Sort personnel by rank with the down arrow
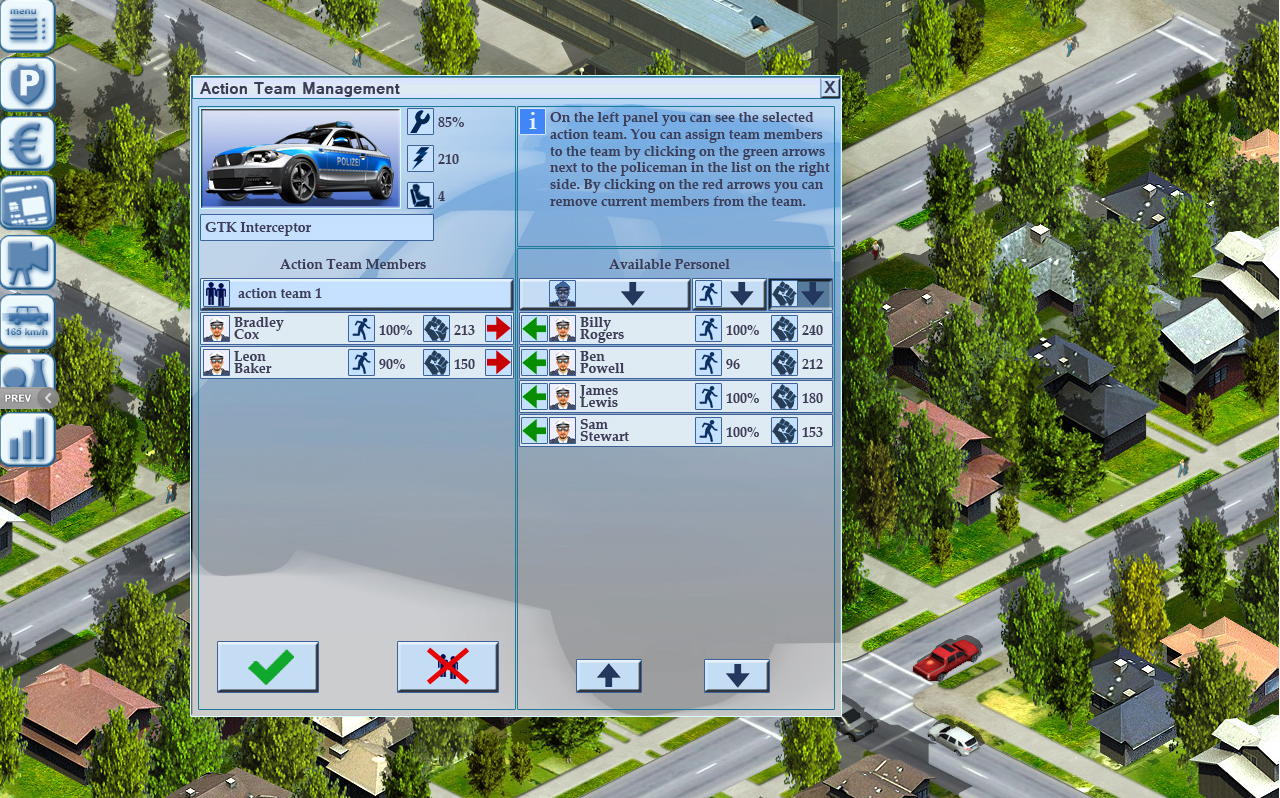Viewport: 1280px width, 798px height. click(634, 293)
